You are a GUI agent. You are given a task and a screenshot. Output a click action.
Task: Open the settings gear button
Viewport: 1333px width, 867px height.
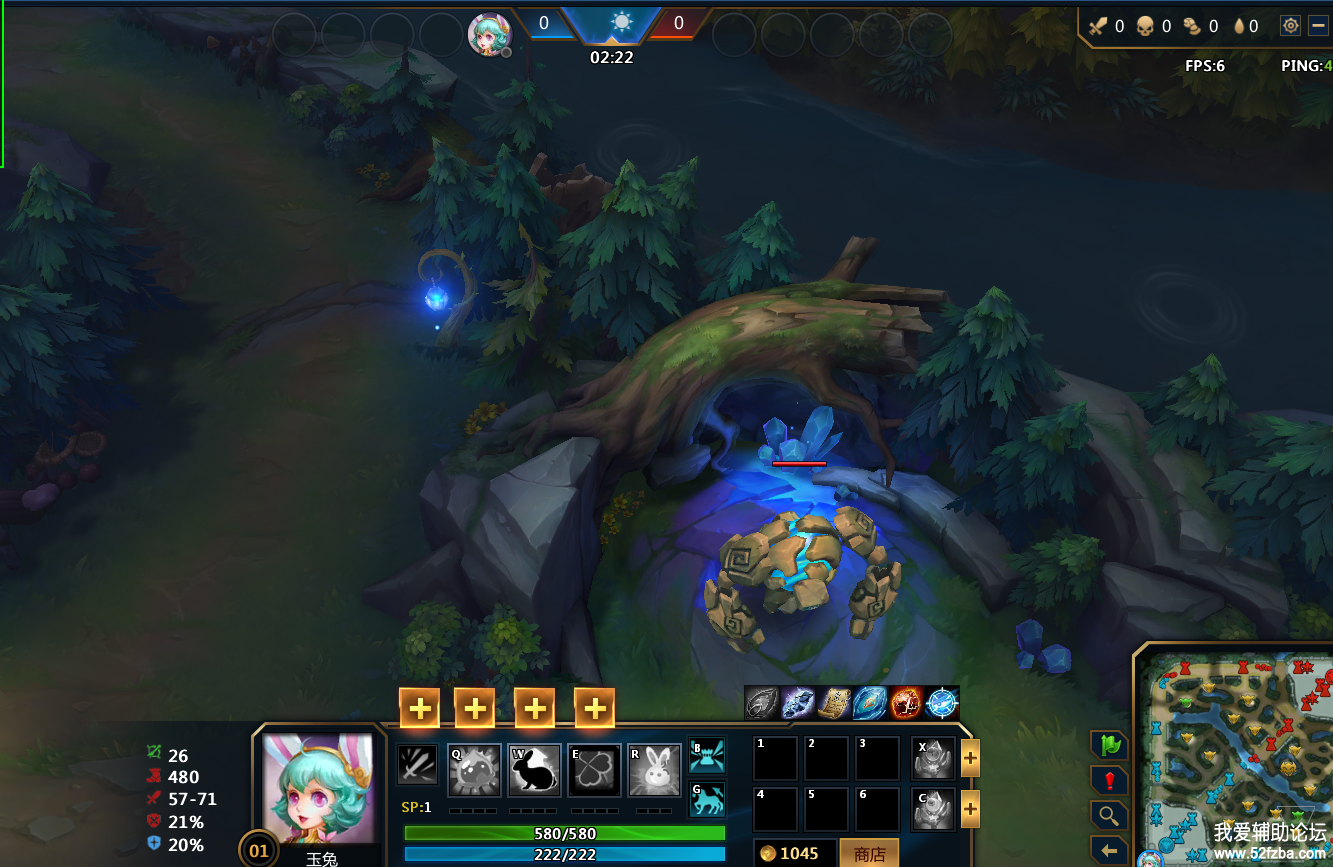pos(1290,26)
